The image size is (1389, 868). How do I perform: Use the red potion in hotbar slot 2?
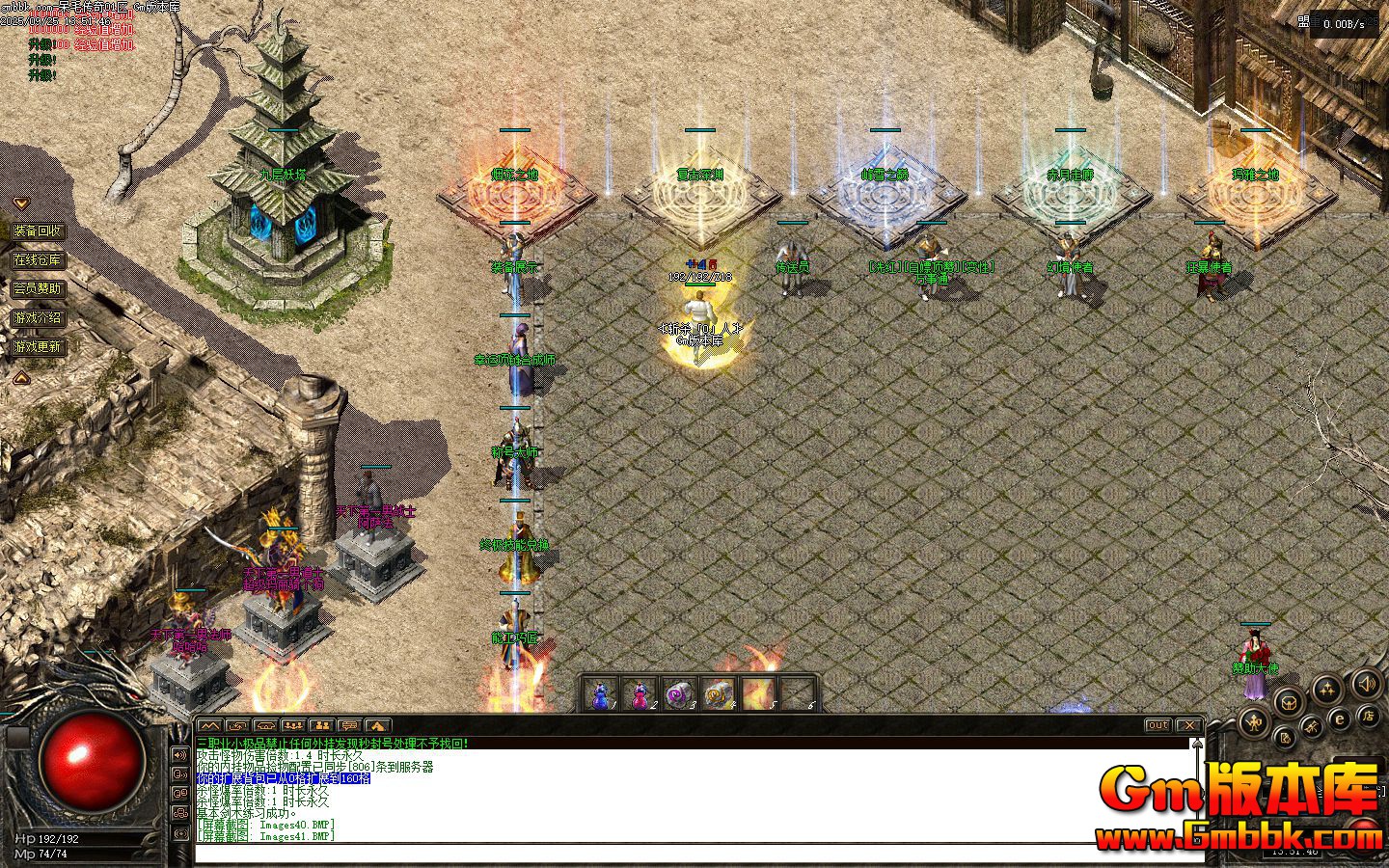coord(640,693)
